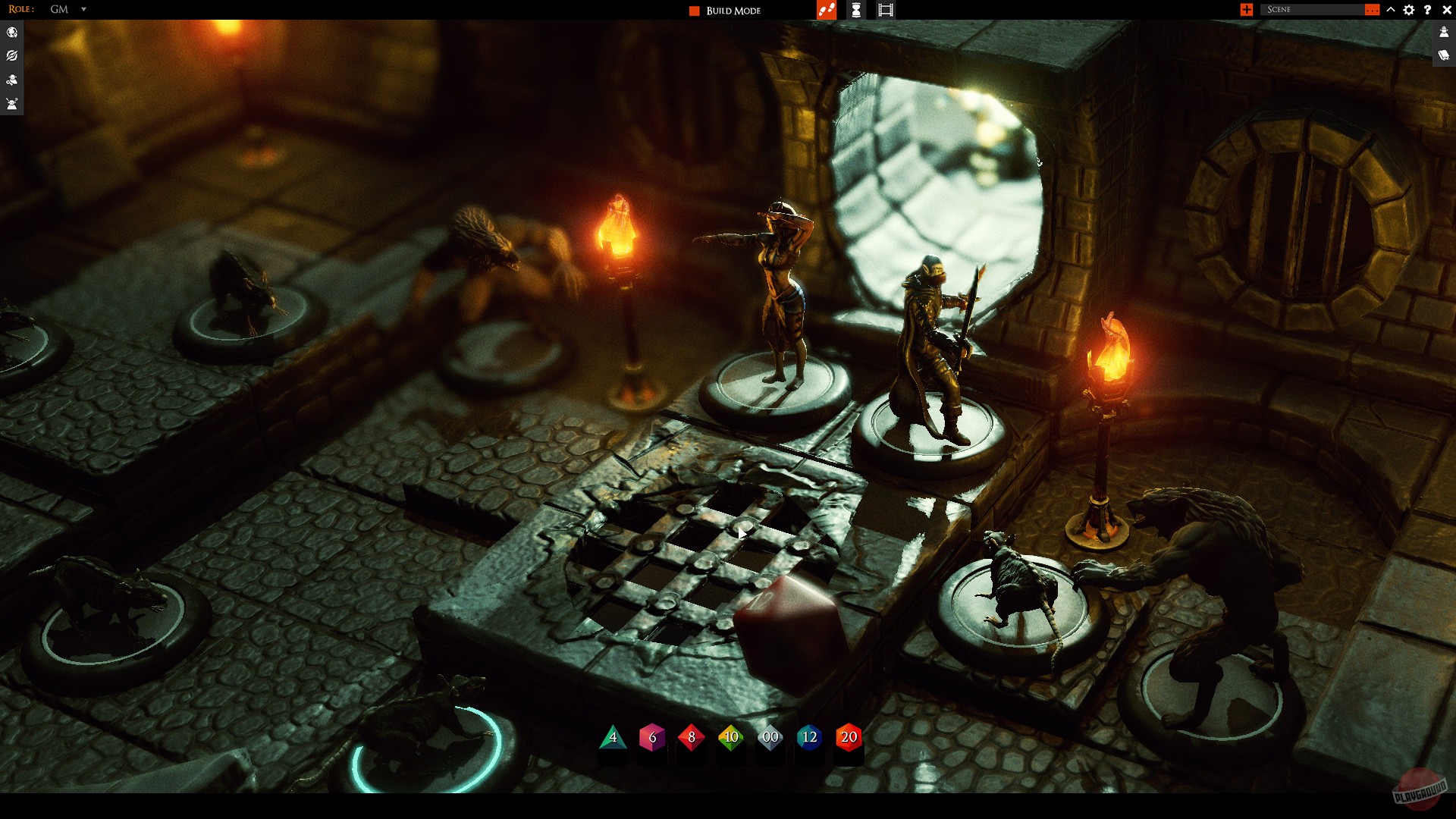Collapse the top bar with the chevron

1390,10
